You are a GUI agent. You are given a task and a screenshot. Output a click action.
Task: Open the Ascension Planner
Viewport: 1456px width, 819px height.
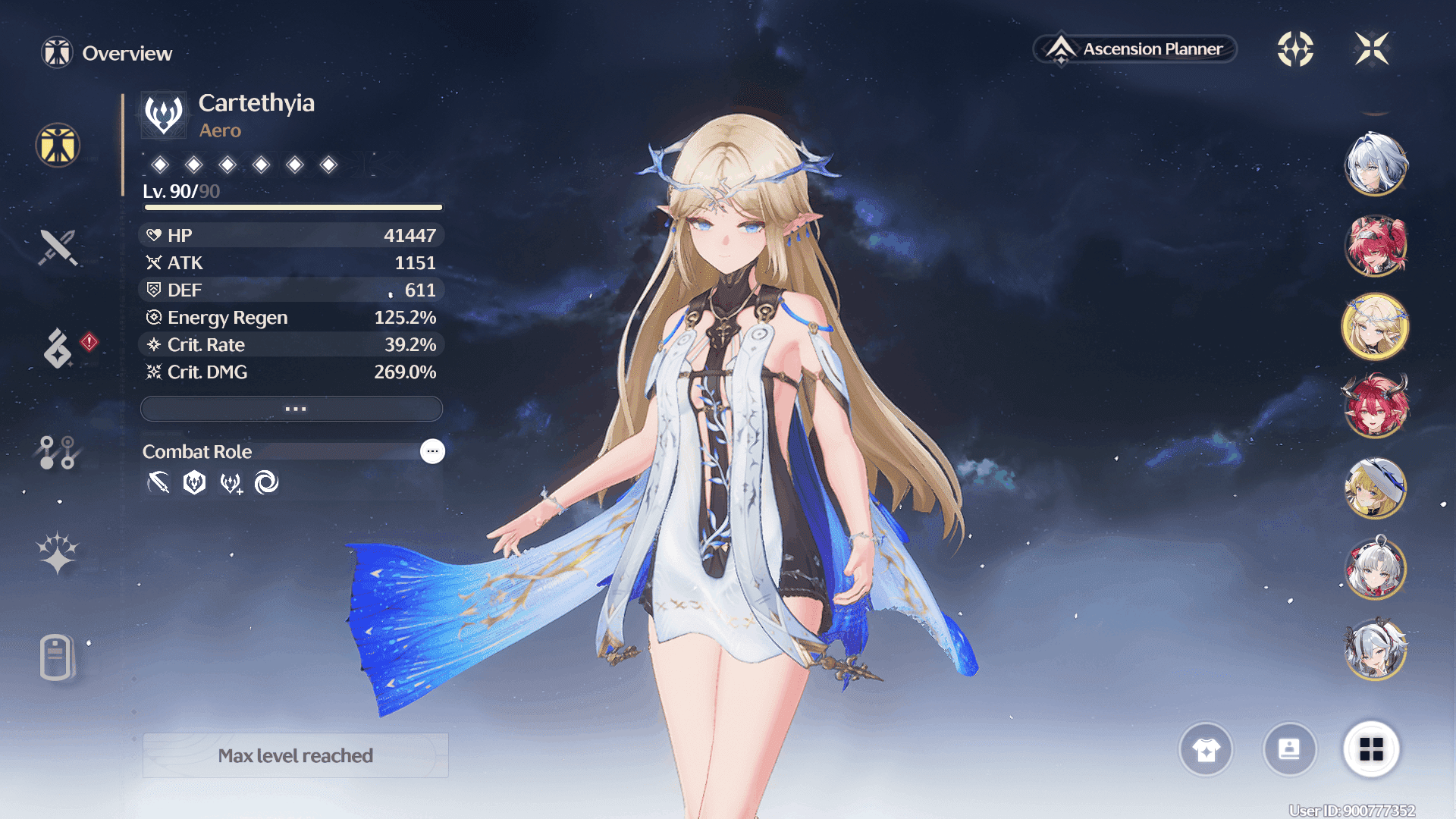click(1135, 49)
